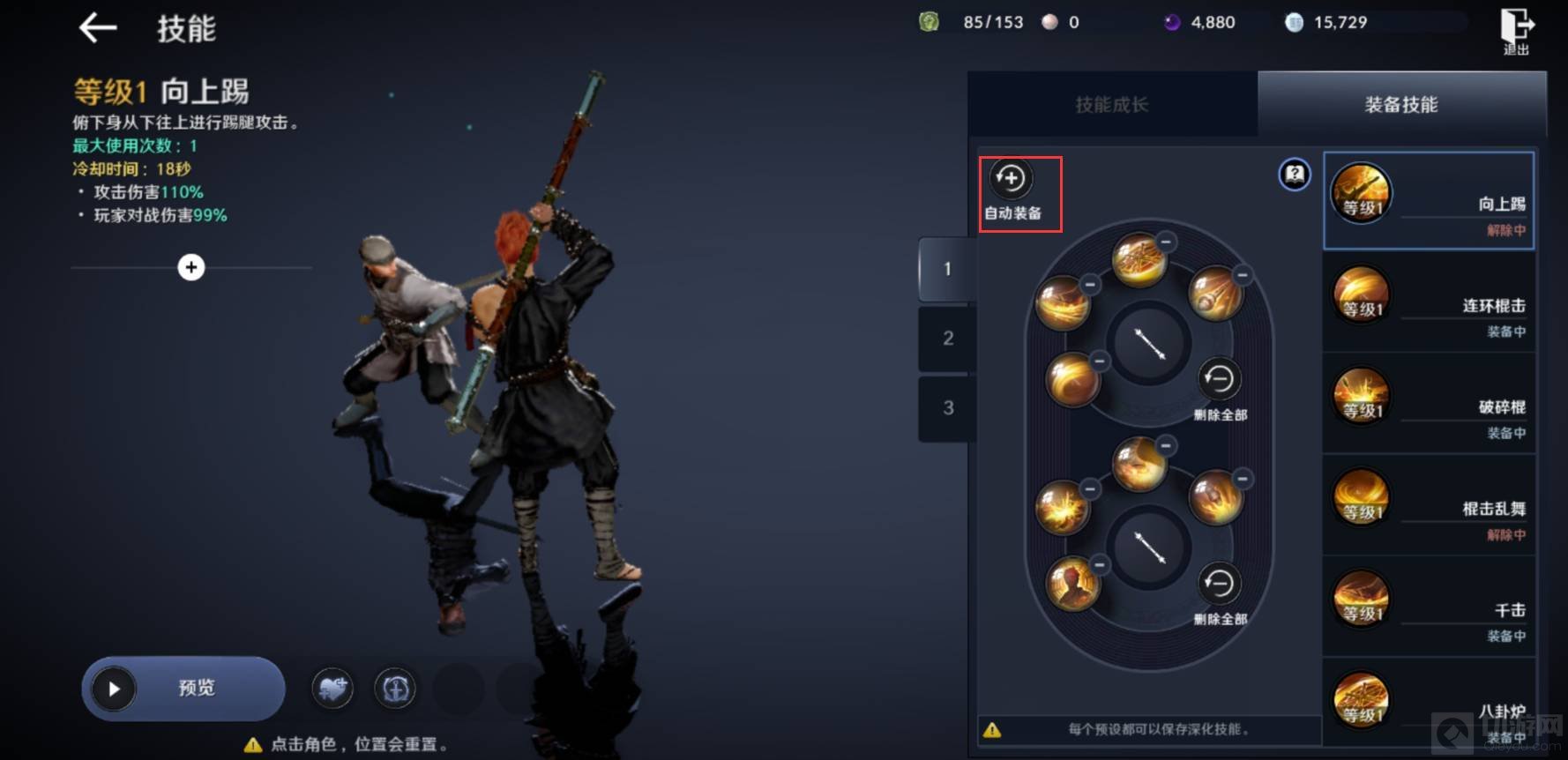The width and height of the screenshot is (1568, 760).
Task: Click the compass icon next to preview
Action: coord(395,689)
